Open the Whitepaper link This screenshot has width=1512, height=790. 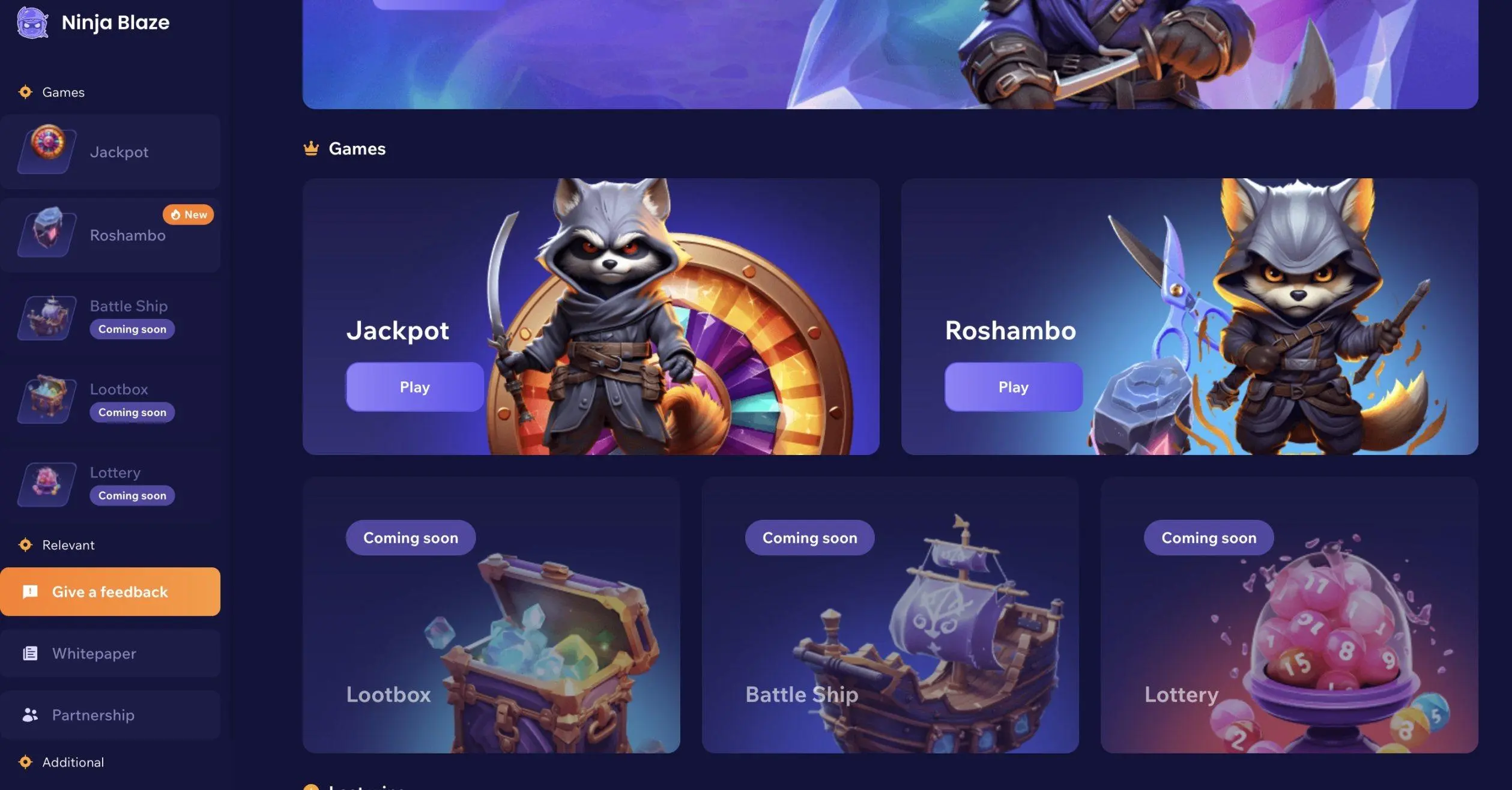(110, 653)
